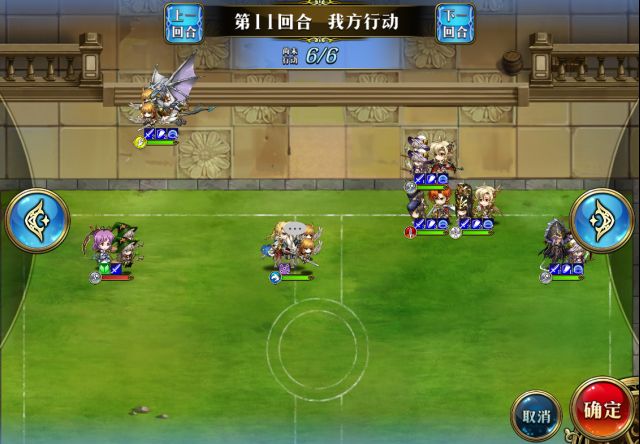Click the left blue arrow orb
Image resolution: width=640 pixels, height=444 pixels.
[x=37, y=220]
